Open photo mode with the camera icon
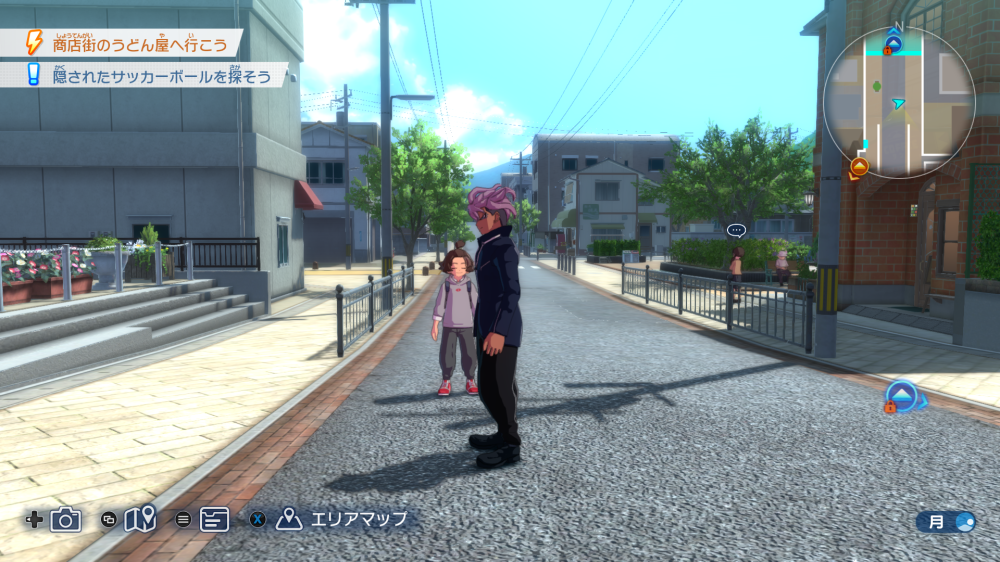Image resolution: width=1000 pixels, height=562 pixels. coord(66,519)
